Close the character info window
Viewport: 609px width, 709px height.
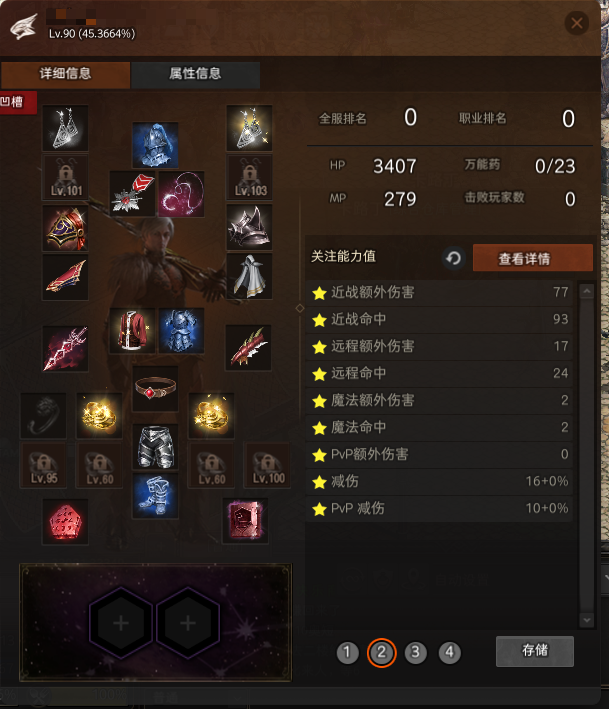pos(576,23)
